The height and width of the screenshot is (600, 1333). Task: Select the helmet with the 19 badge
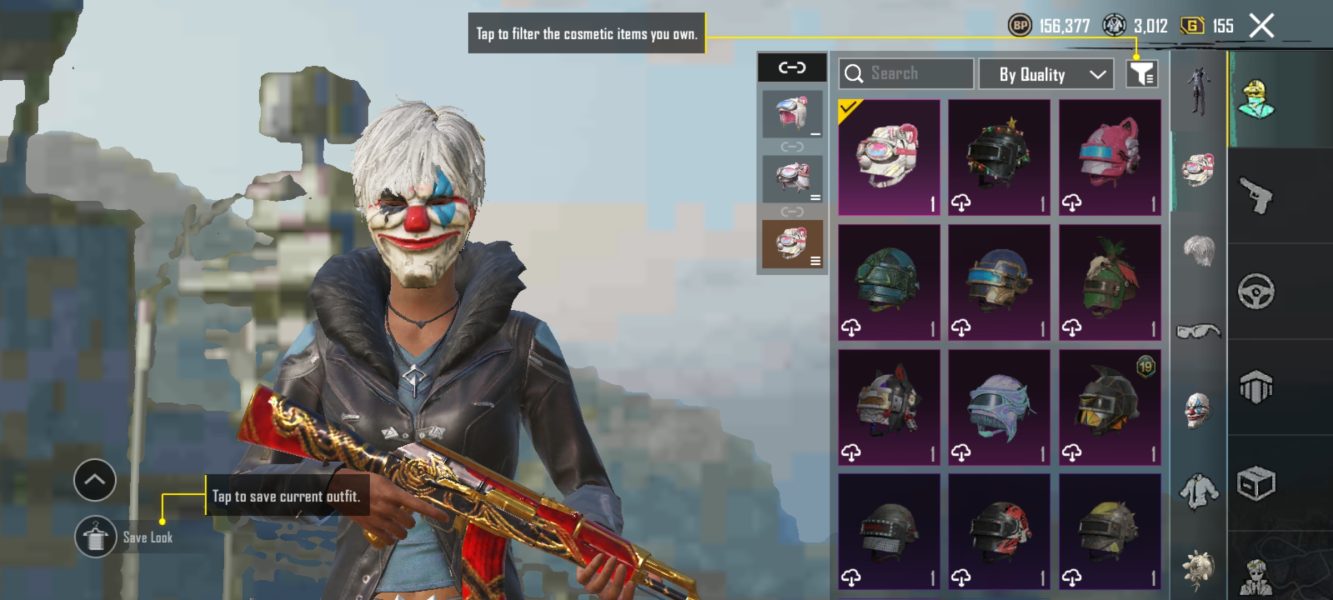click(1110, 407)
